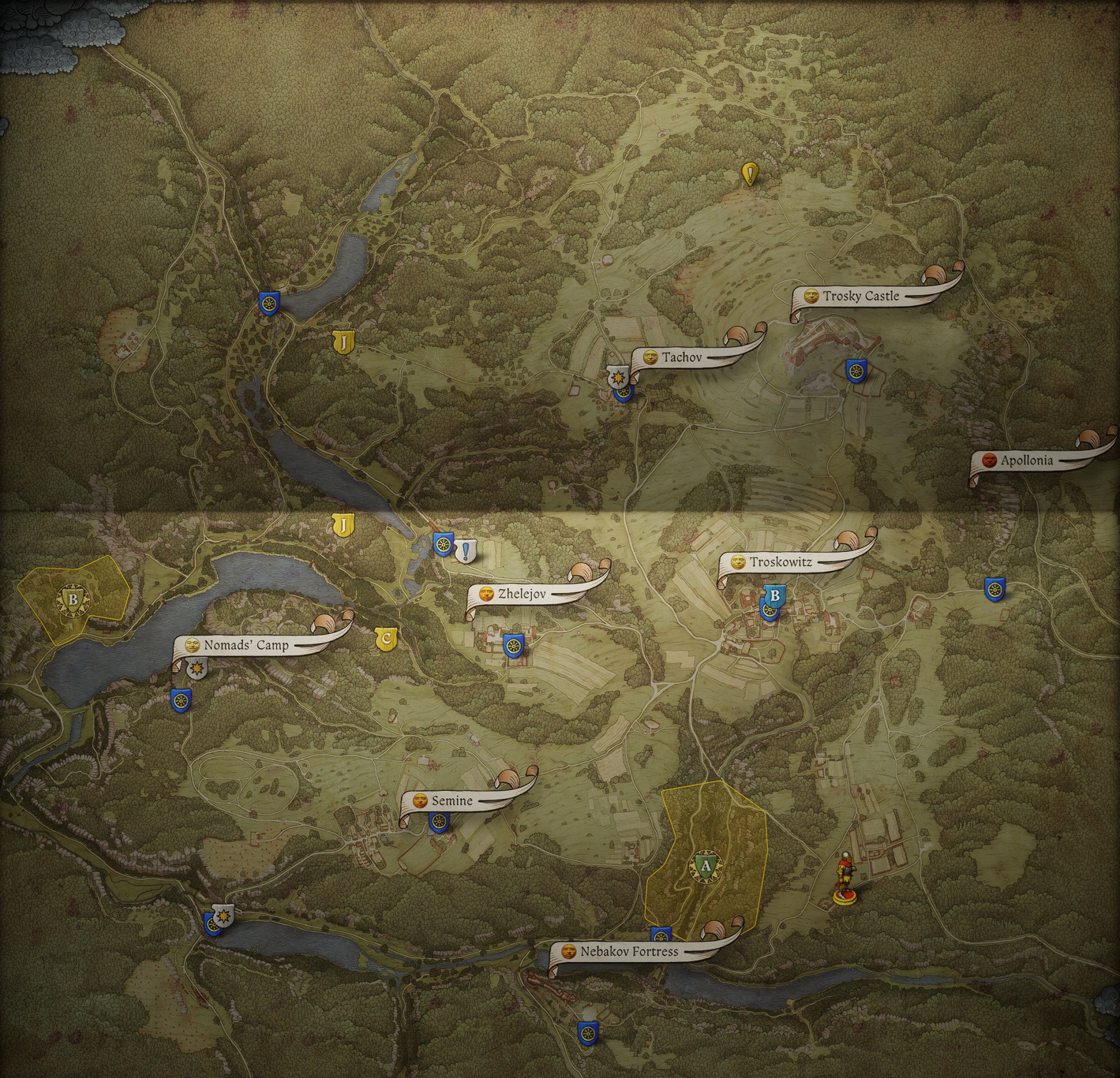Image resolution: width=1120 pixels, height=1078 pixels.
Task: Open the Trosky Castle location banner
Action: 860,295
